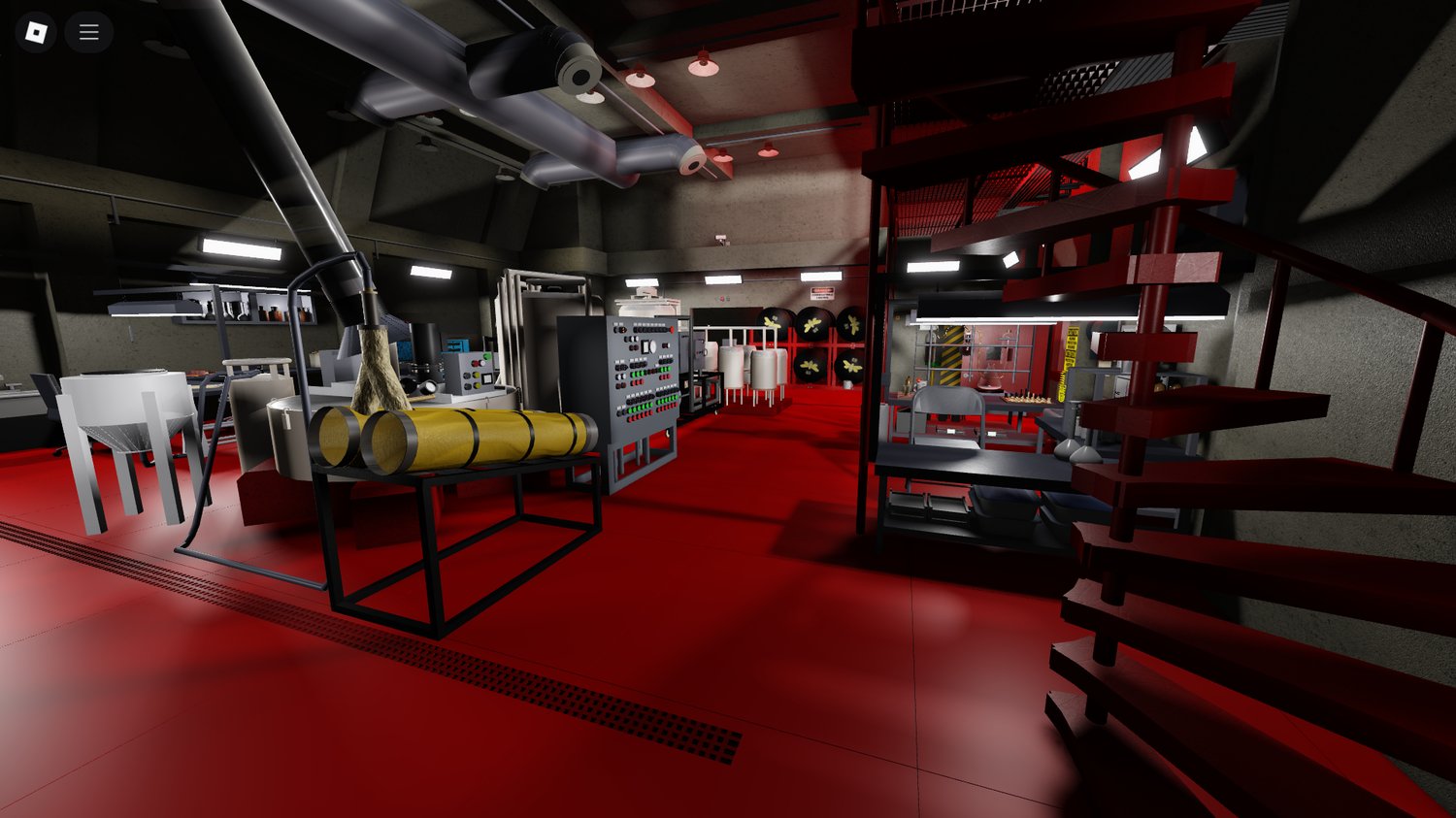
Task: Click the yellow hazard-striped post
Action: [949, 354]
